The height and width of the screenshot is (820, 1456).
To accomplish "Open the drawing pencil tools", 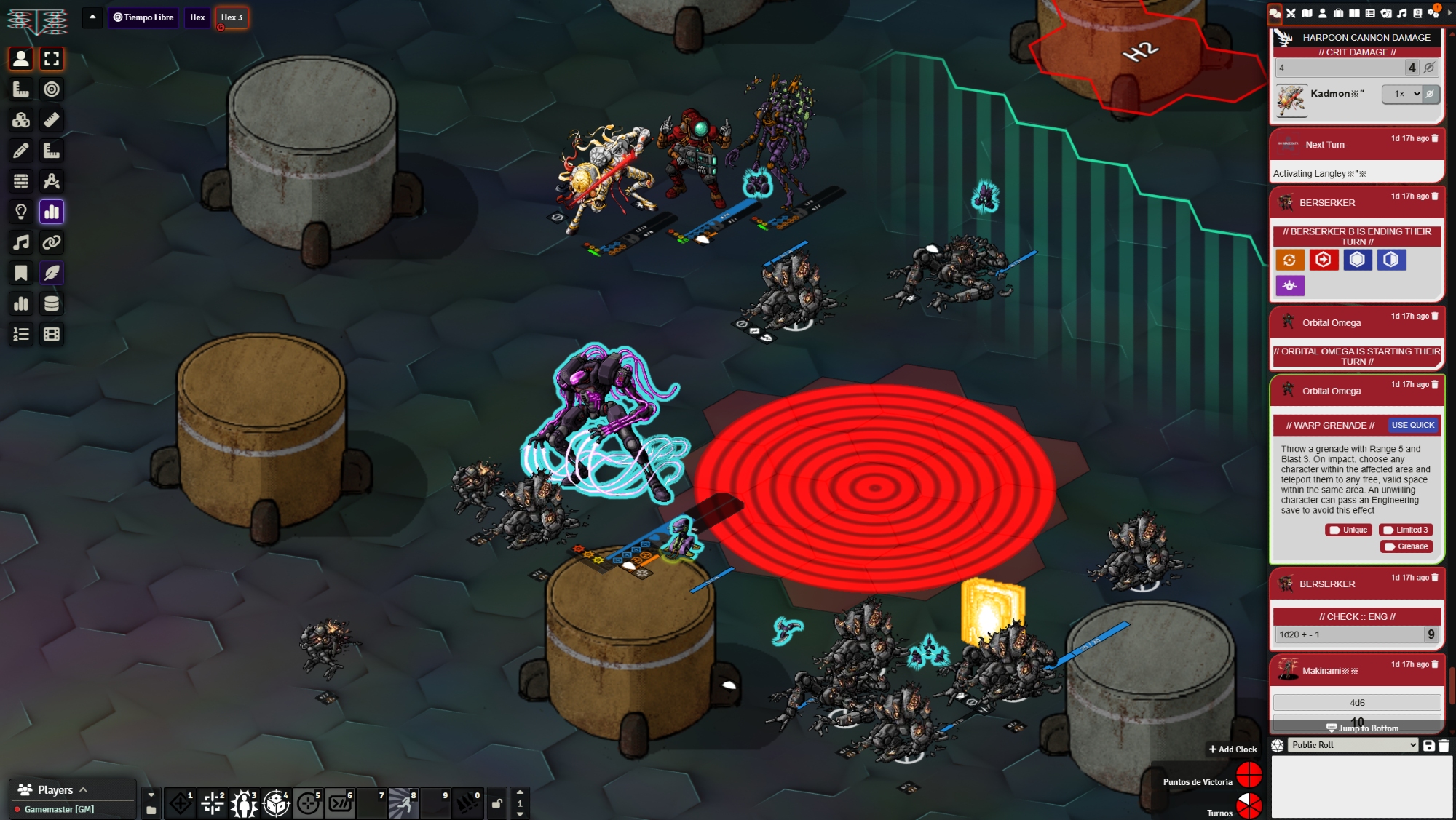I will click(21, 151).
